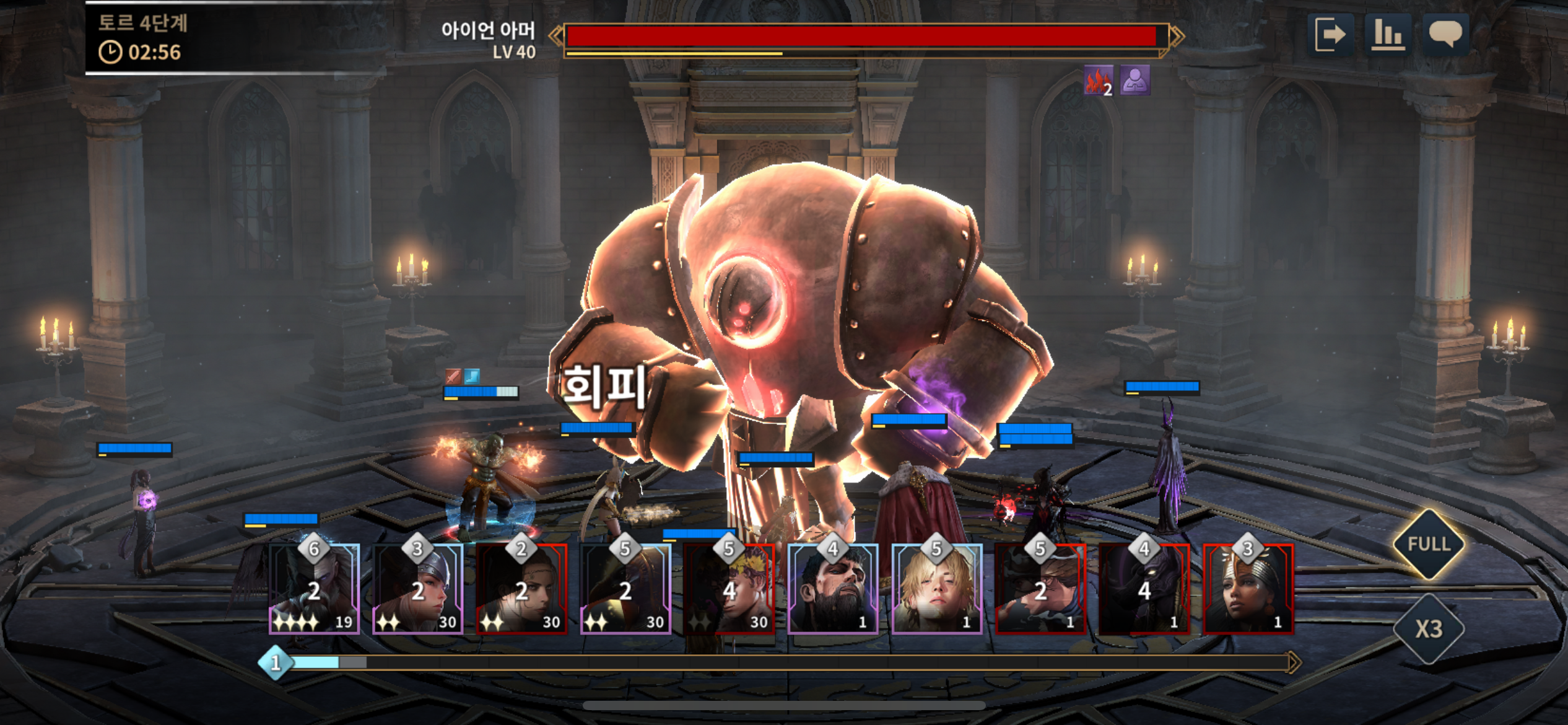Select the black jackal-headed hero card
This screenshot has width=1568, height=725.
[1144, 589]
